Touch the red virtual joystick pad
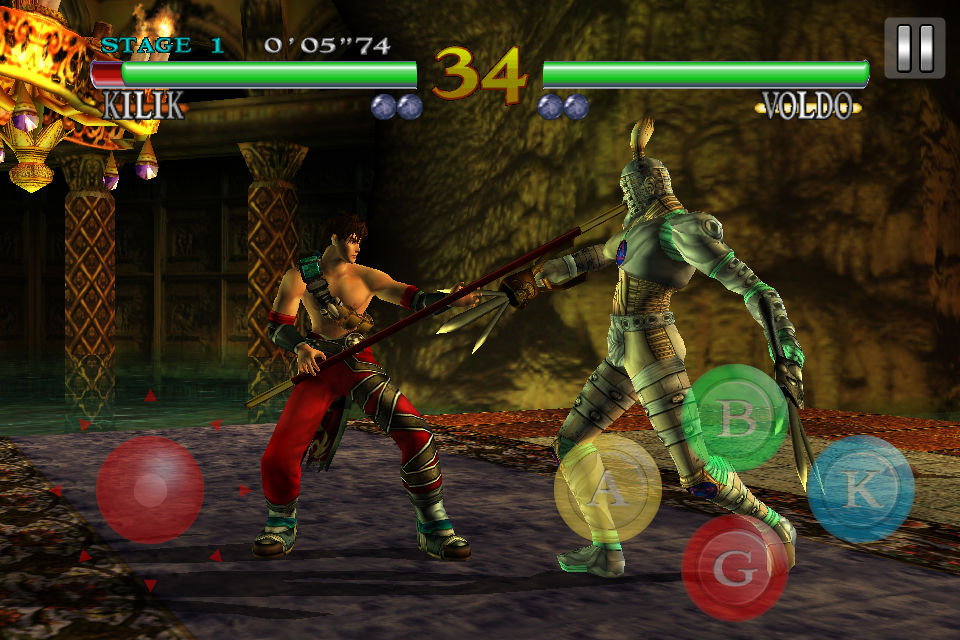This screenshot has height=640, width=960. 150,489
